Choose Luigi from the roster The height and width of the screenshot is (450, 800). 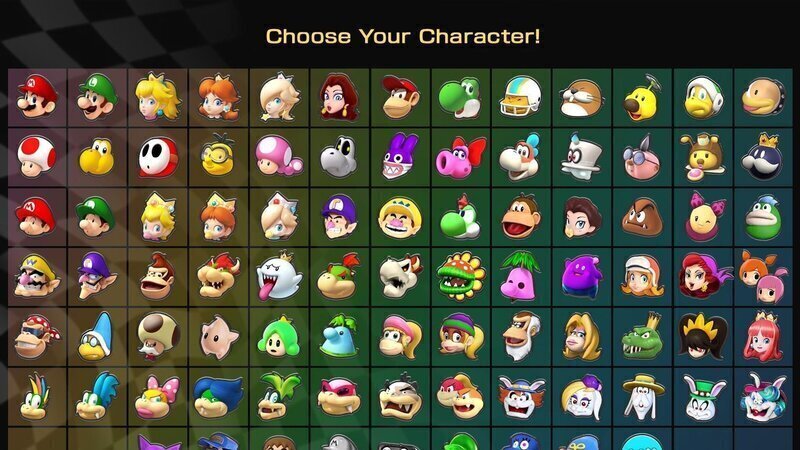98,97
